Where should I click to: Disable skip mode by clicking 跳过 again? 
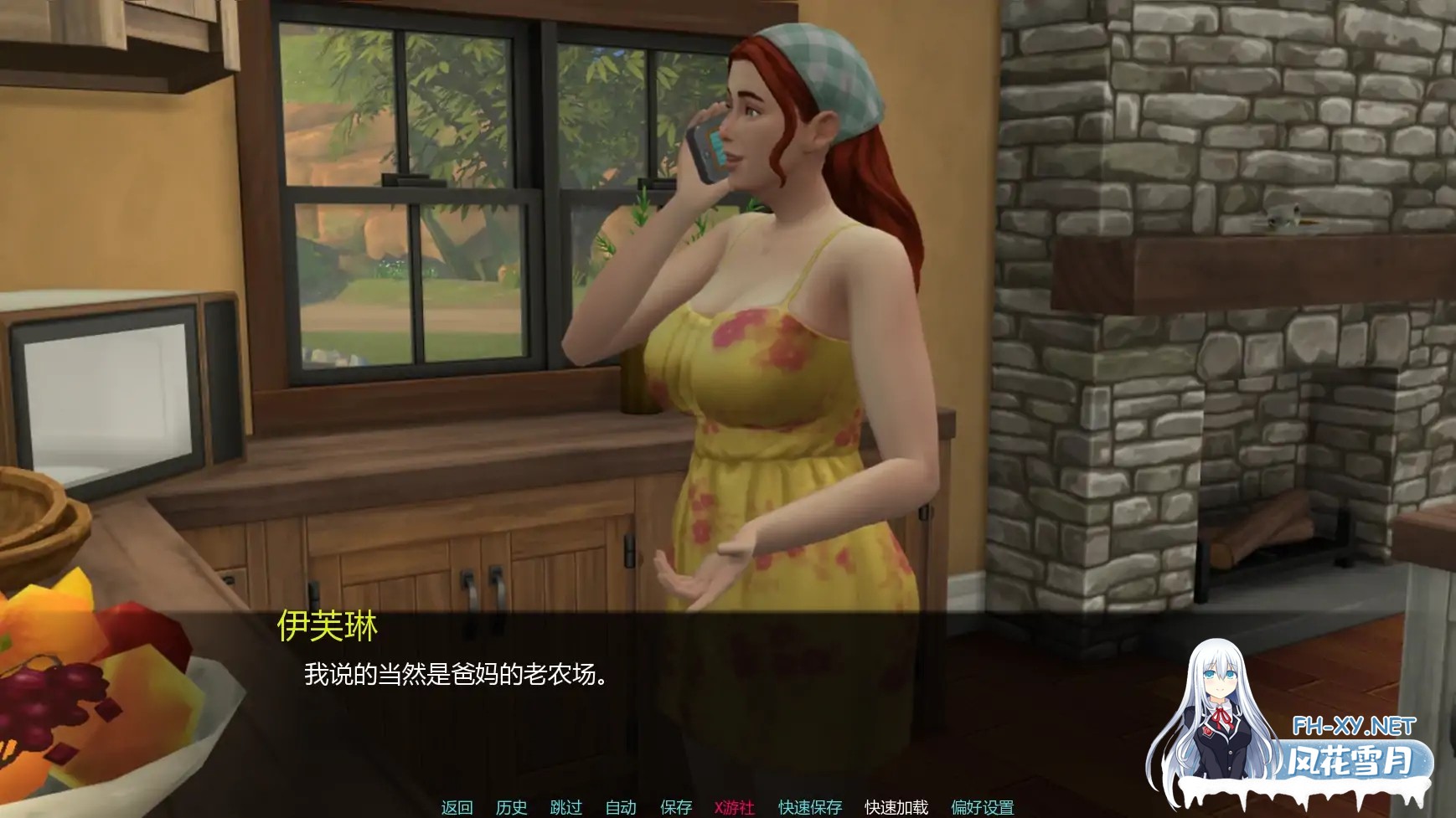pyautogui.click(x=568, y=808)
